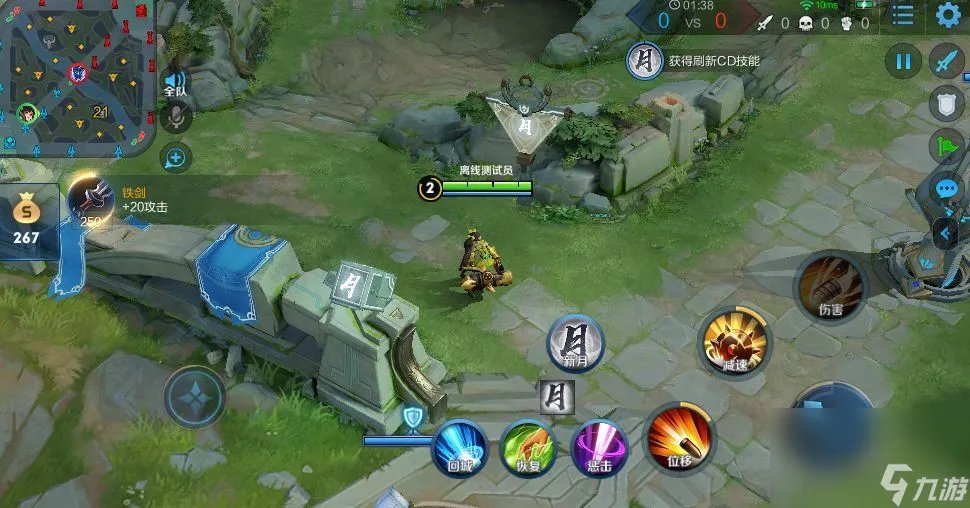Send the sword attack signal

[x=946, y=62]
